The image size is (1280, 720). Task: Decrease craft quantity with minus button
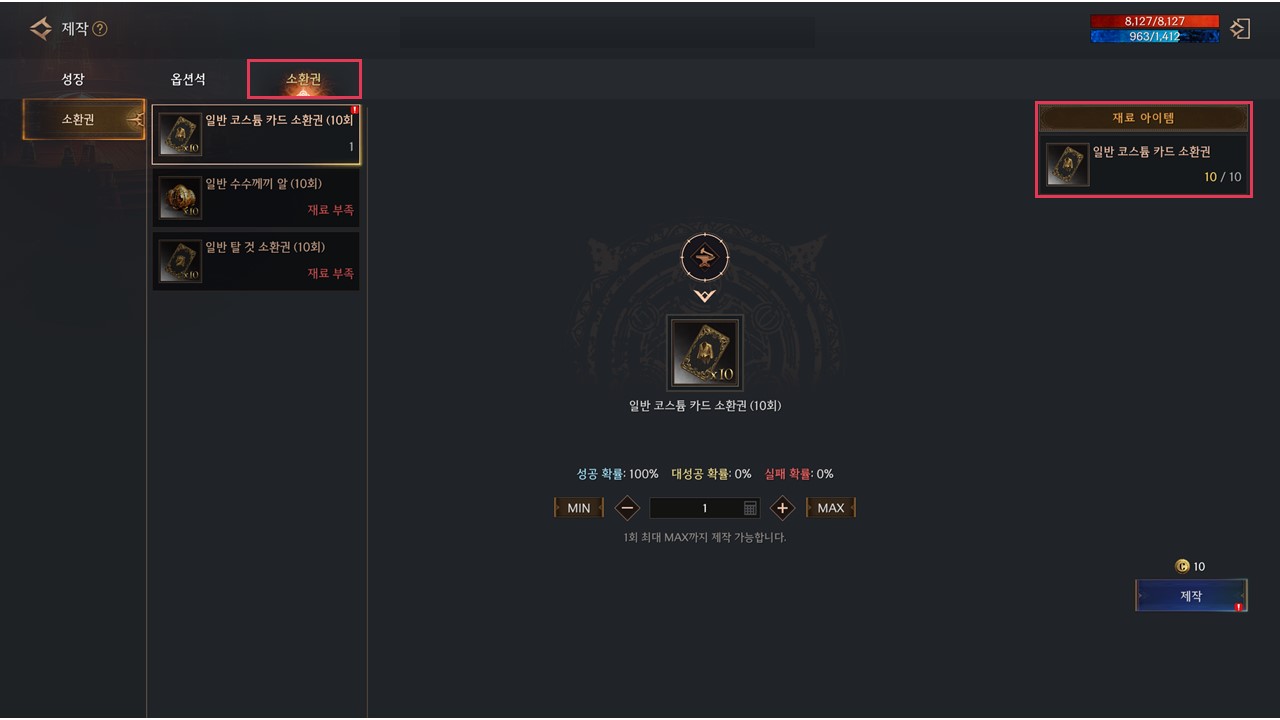(627, 508)
